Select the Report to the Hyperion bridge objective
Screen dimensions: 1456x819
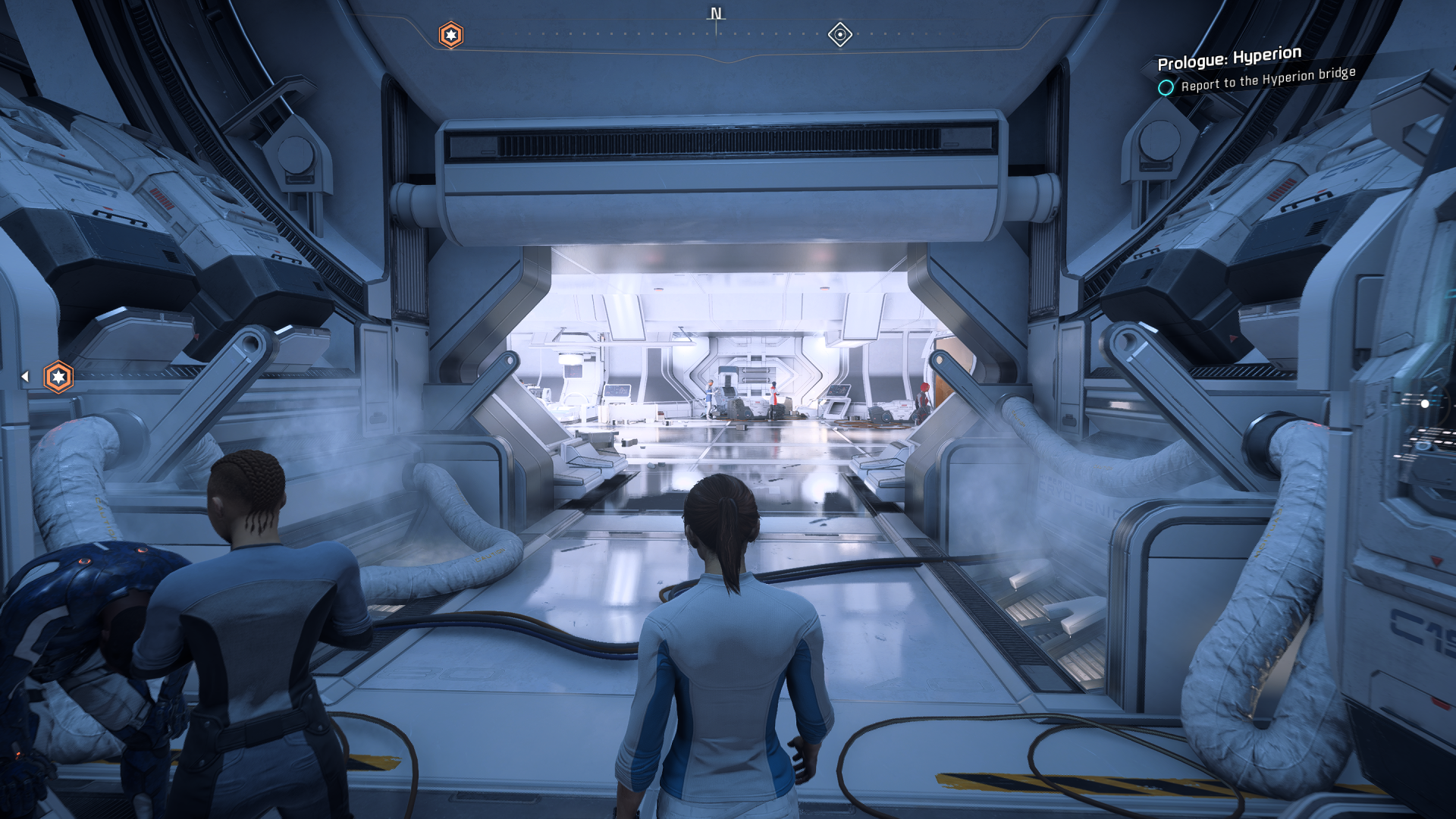[x=1267, y=79]
